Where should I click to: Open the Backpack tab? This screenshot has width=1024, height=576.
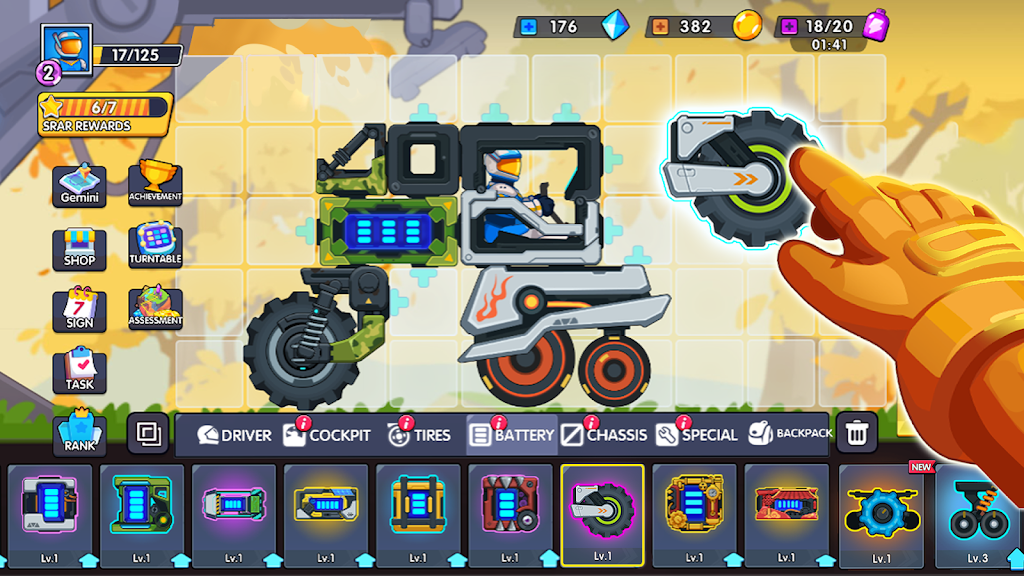point(790,434)
